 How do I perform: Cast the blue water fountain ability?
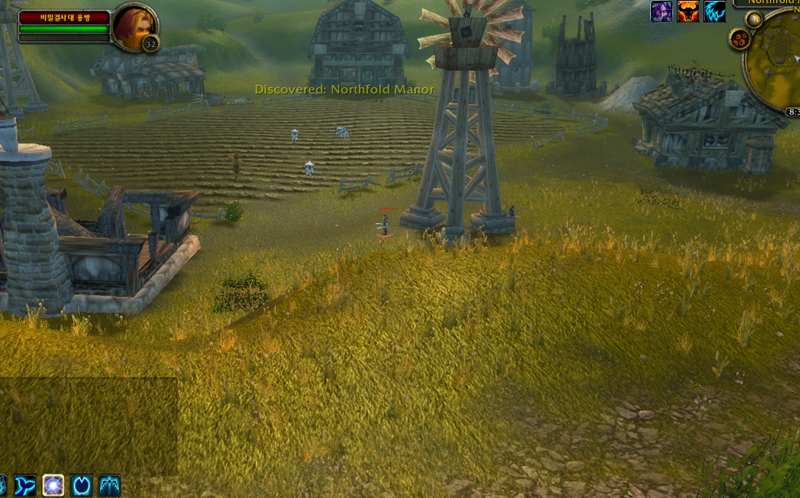point(109,486)
